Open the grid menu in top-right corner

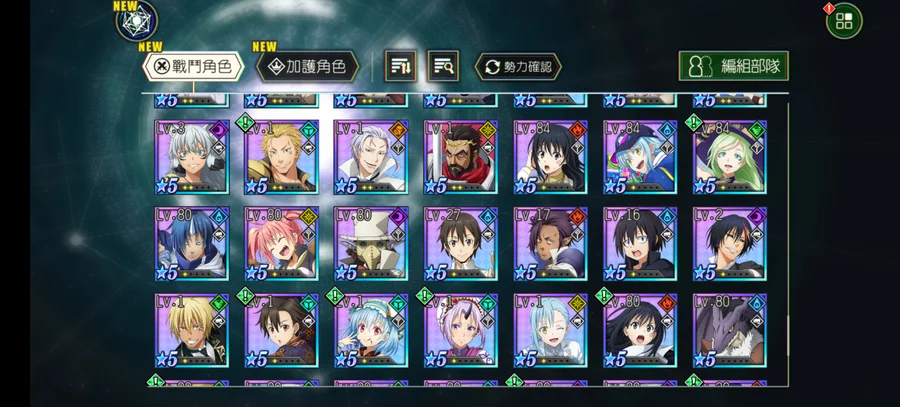843,21
